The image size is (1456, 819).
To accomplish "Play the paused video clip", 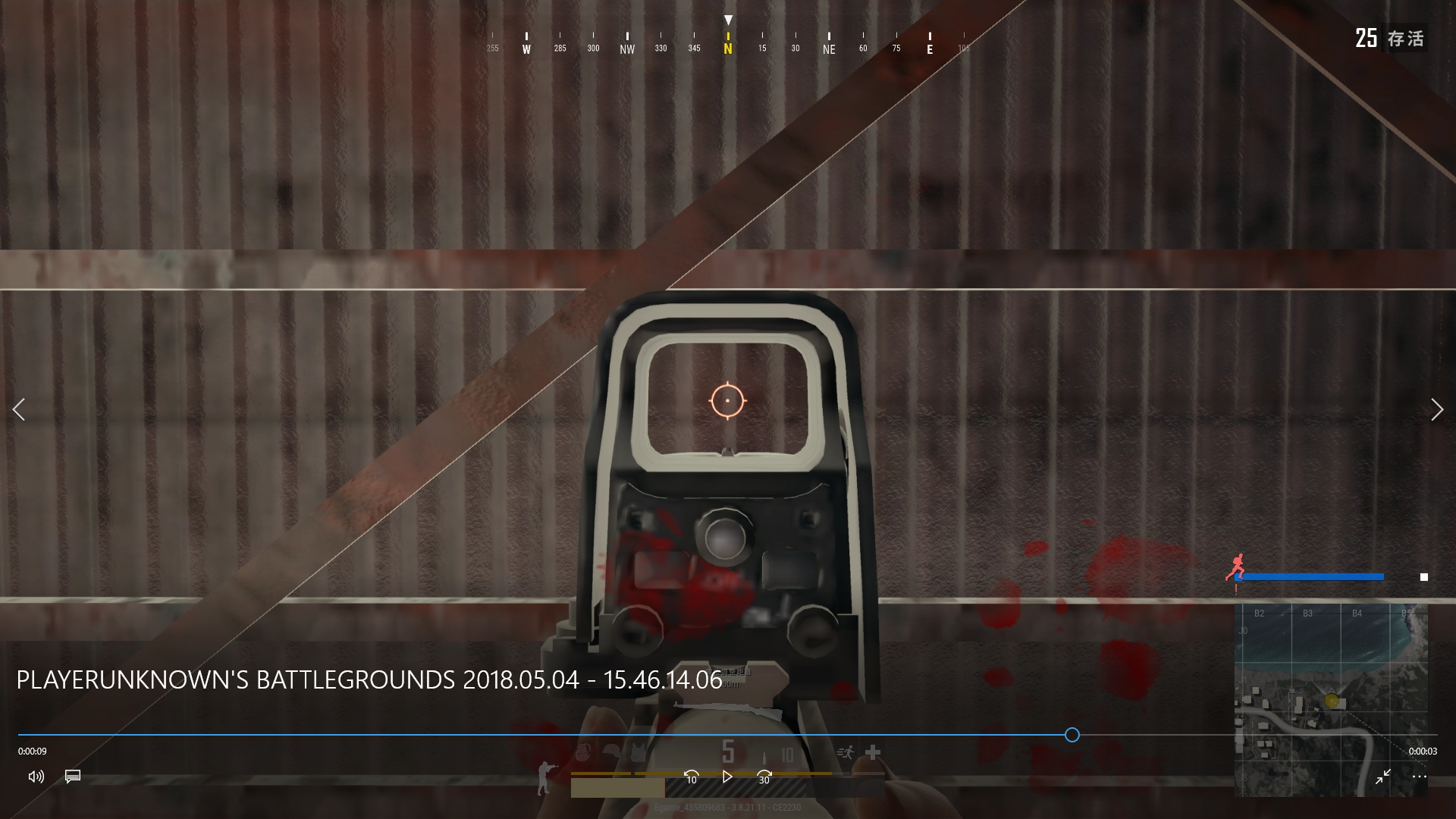I will pyautogui.click(x=727, y=777).
